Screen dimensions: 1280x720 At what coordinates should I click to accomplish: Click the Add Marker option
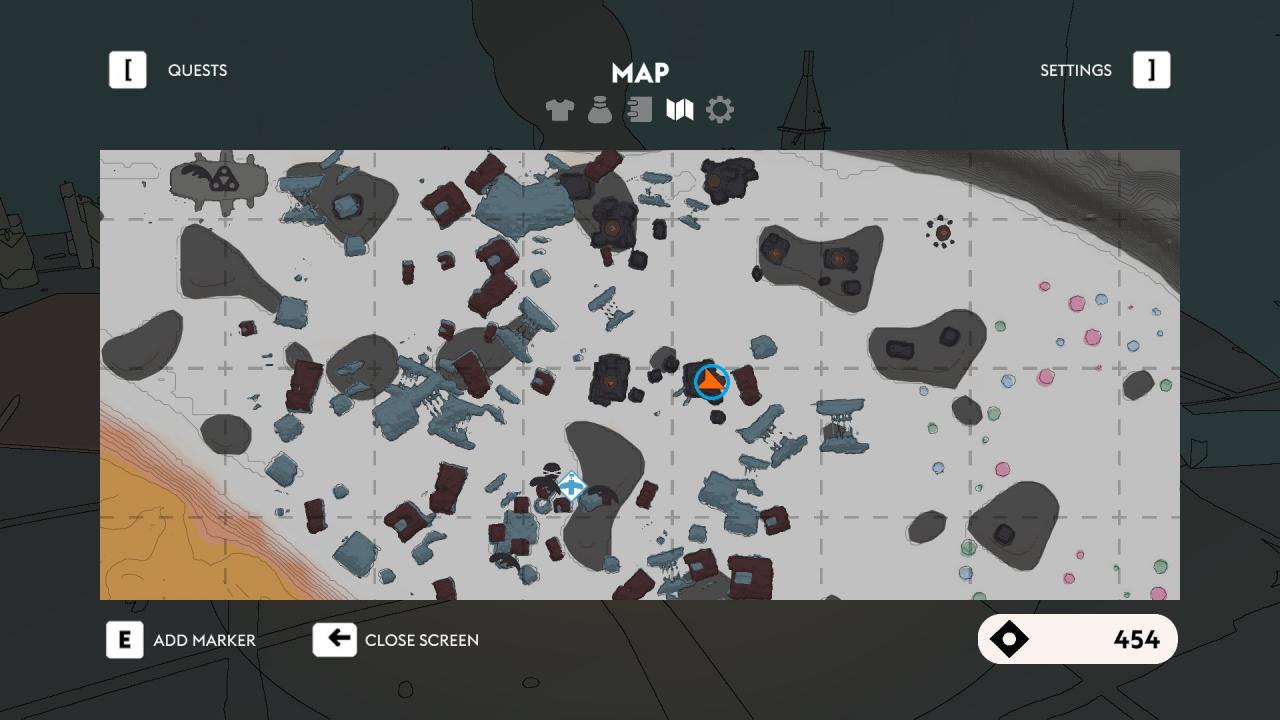[x=204, y=640]
